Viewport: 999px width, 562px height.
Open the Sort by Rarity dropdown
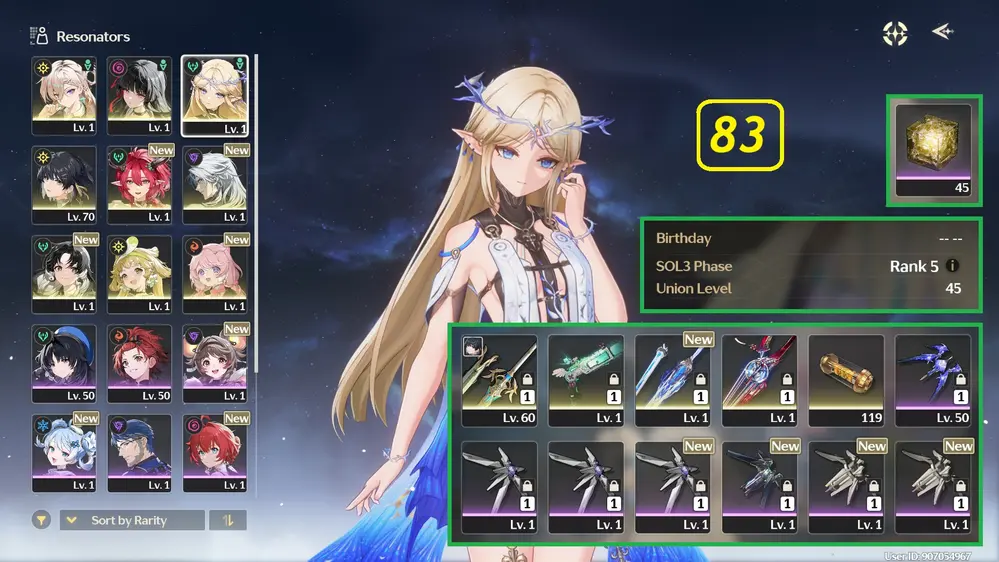click(132, 520)
